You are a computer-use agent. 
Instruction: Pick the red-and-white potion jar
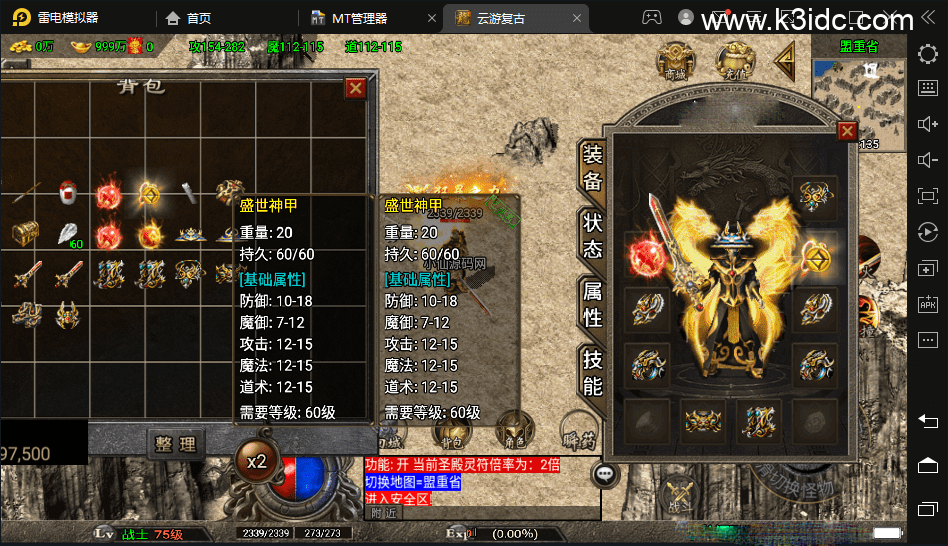pyautogui.click(x=68, y=191)
